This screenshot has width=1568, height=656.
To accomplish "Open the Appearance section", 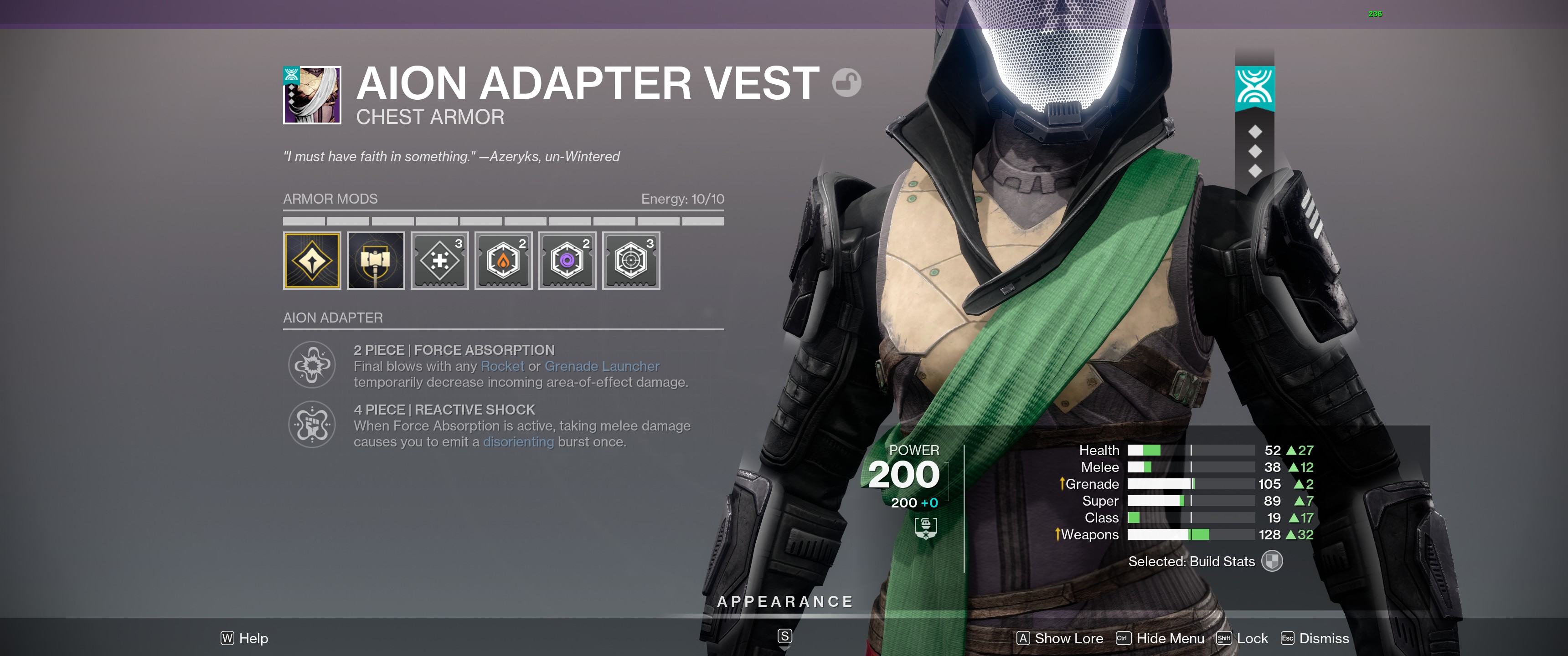I will [x=784, y=602].
